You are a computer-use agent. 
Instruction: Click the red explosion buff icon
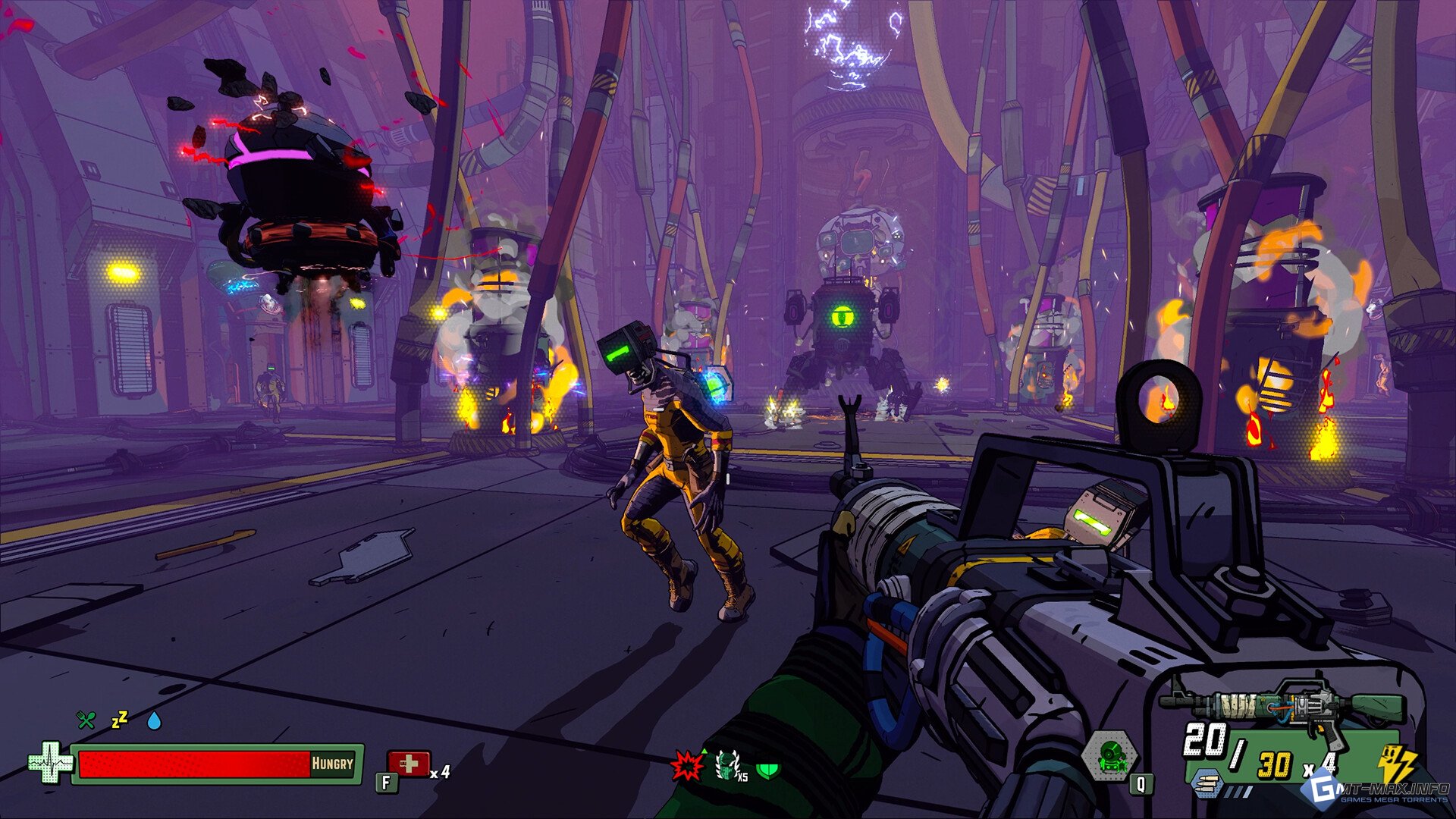coord(687,767)
